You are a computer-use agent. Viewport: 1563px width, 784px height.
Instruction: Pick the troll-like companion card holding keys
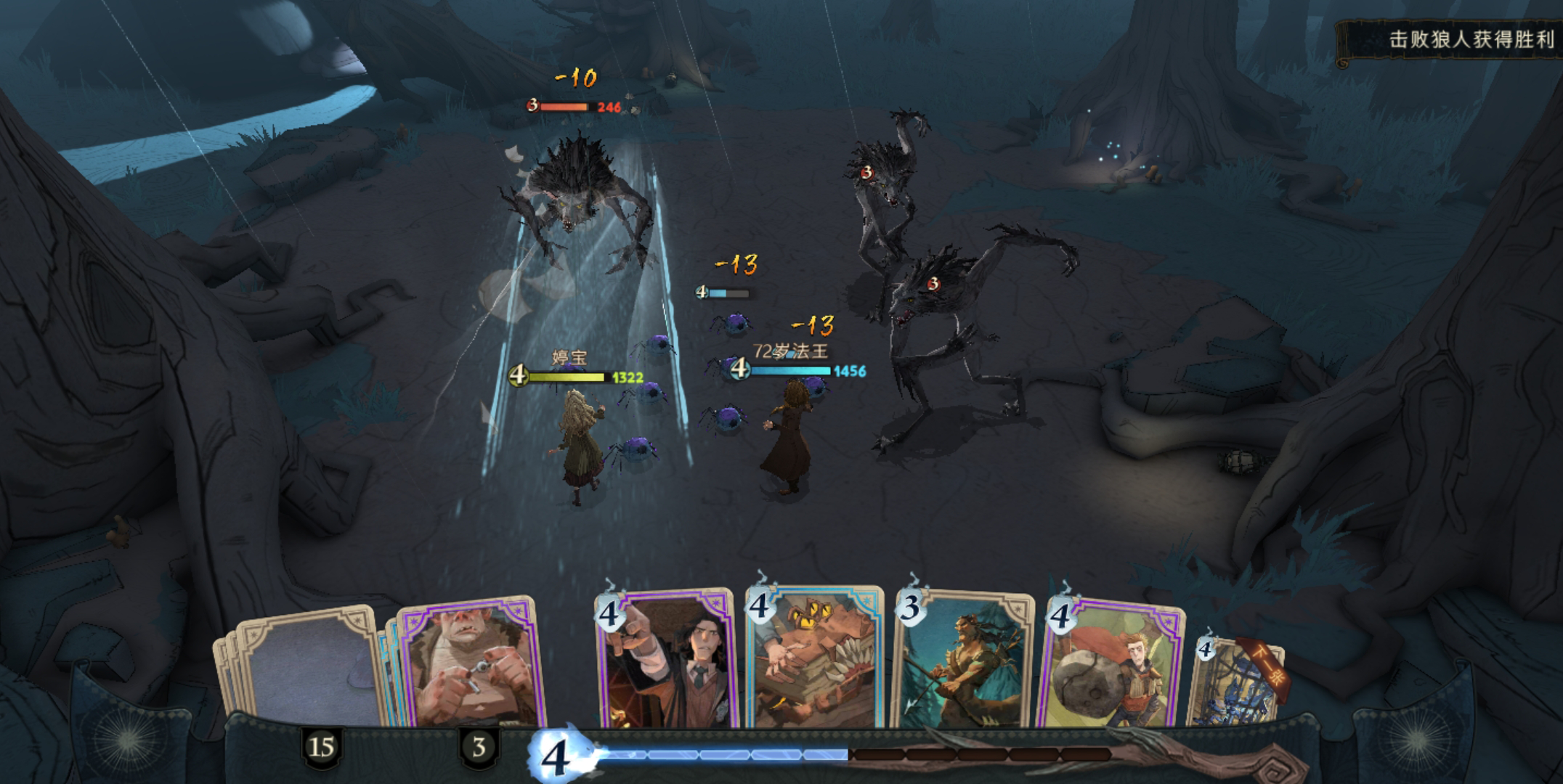469,665
